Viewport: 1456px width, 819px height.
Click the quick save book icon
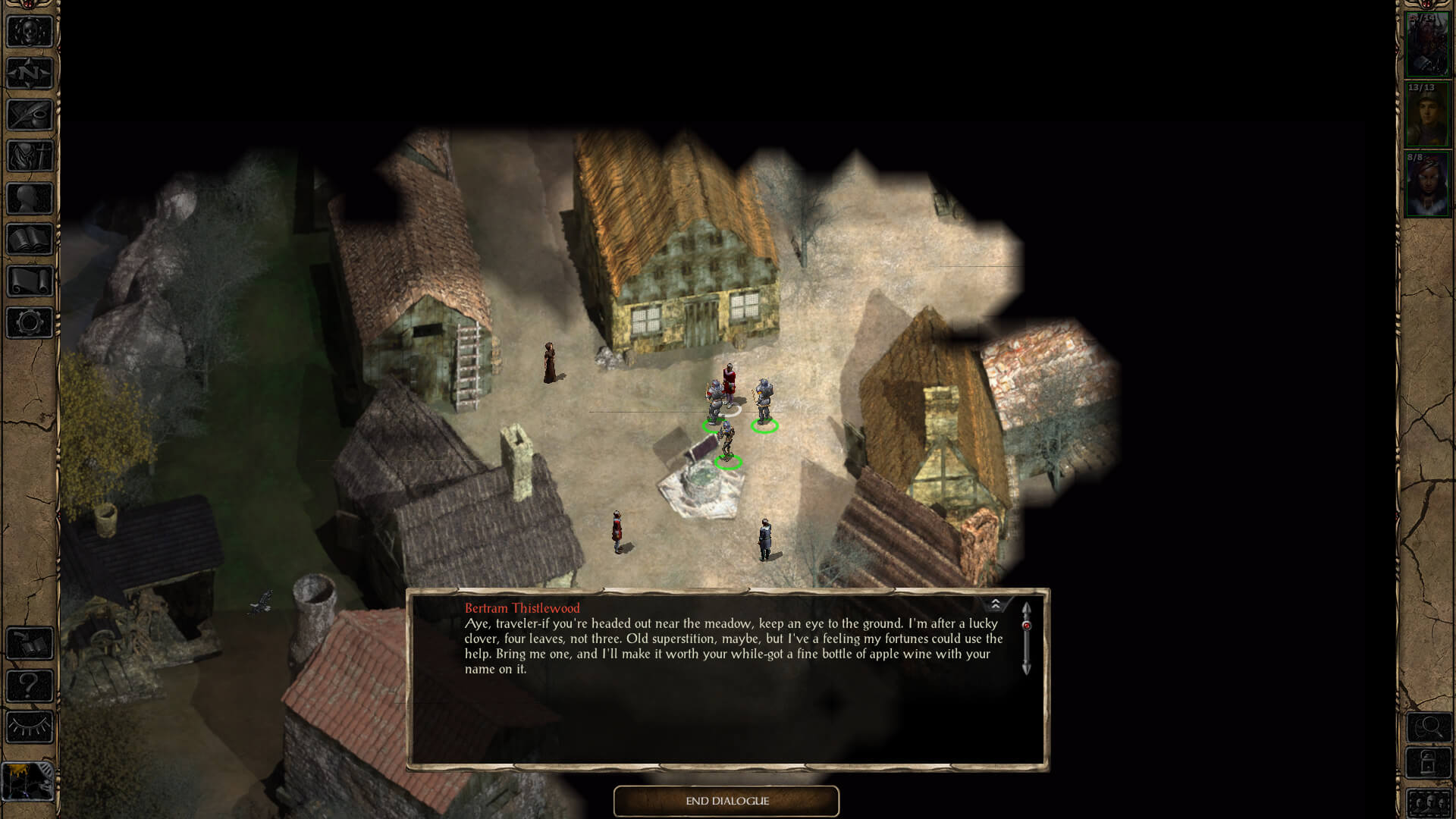point(30,644)
